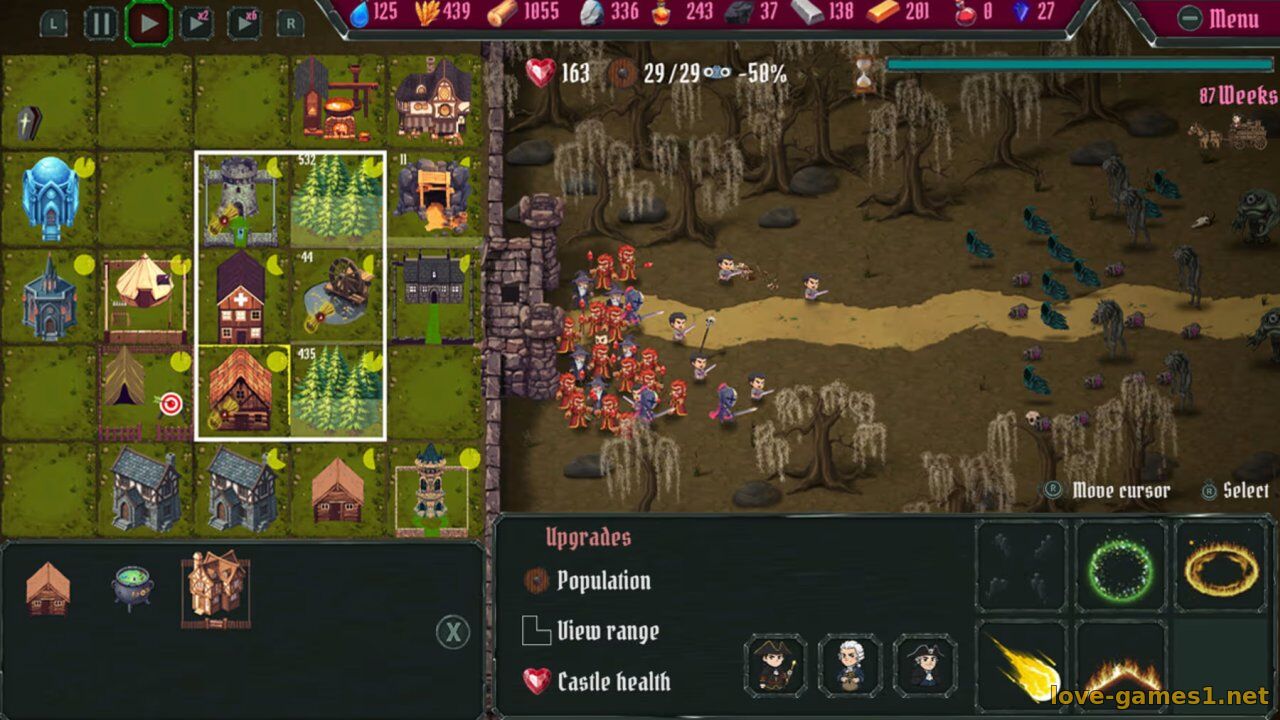Screen dimensions: 1280x720
Task: Activate the fire ring spell
Action: (x=1220, y=567)
